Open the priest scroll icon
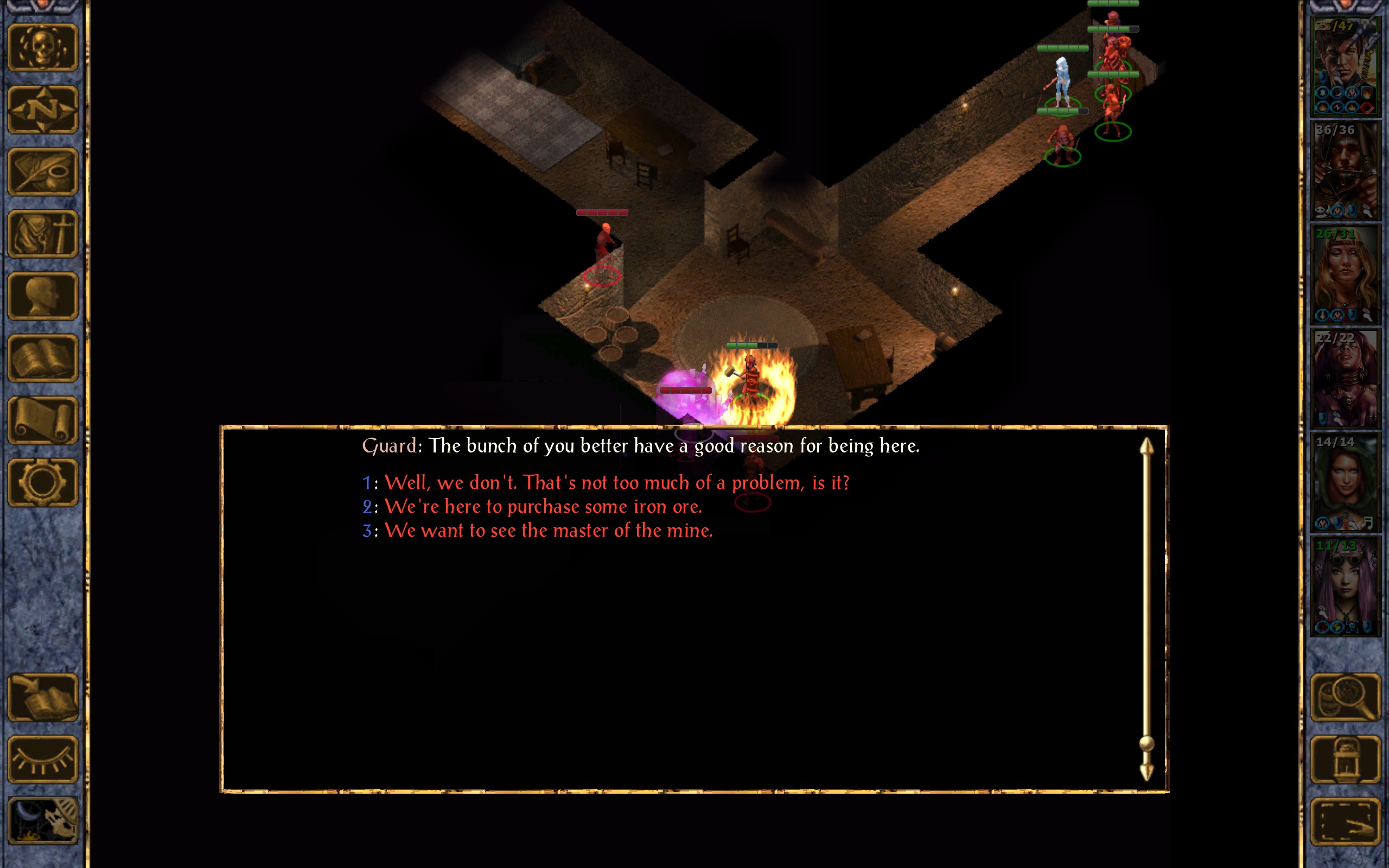 (43, 421)
